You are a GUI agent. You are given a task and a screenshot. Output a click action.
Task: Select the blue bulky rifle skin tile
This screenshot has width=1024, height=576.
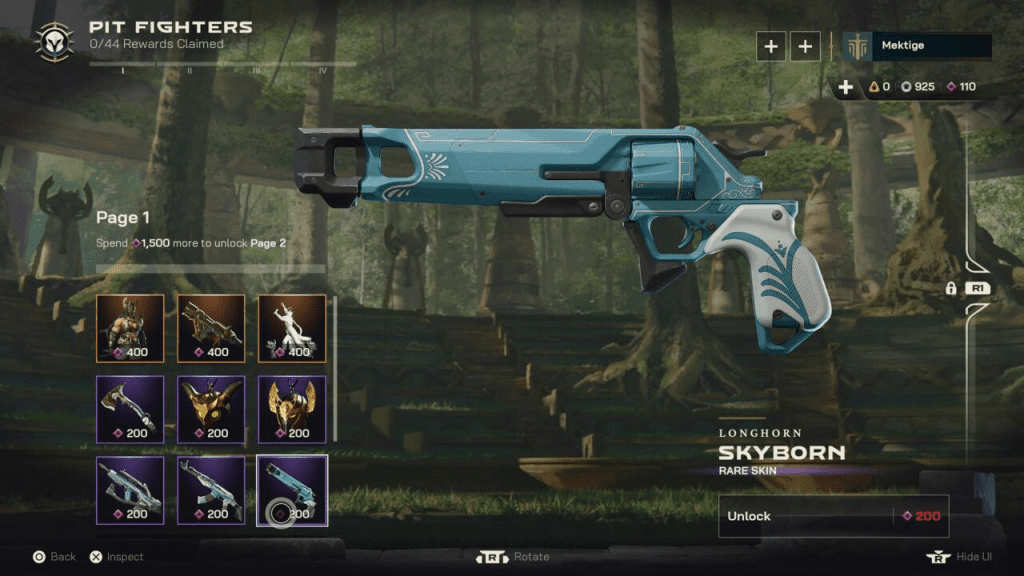pyautogui.click(x=130, y=489)
